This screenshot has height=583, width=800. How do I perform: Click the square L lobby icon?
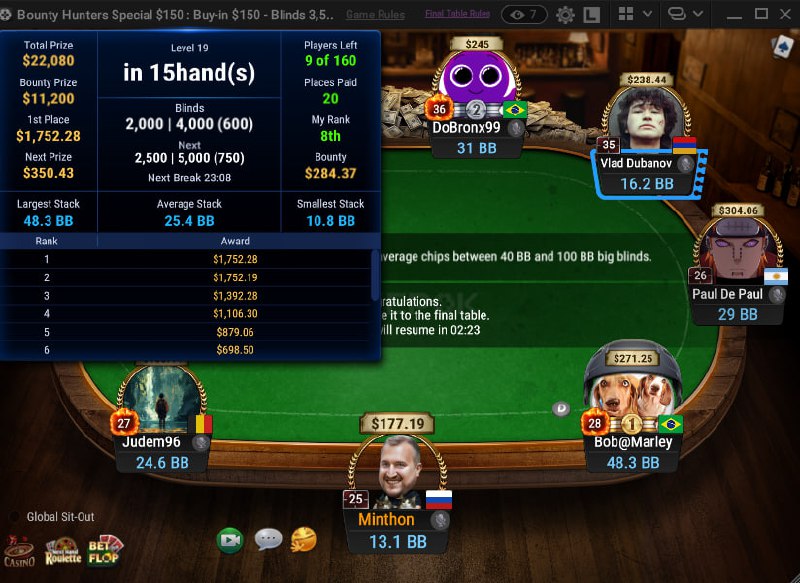click(x=591, y=15)
